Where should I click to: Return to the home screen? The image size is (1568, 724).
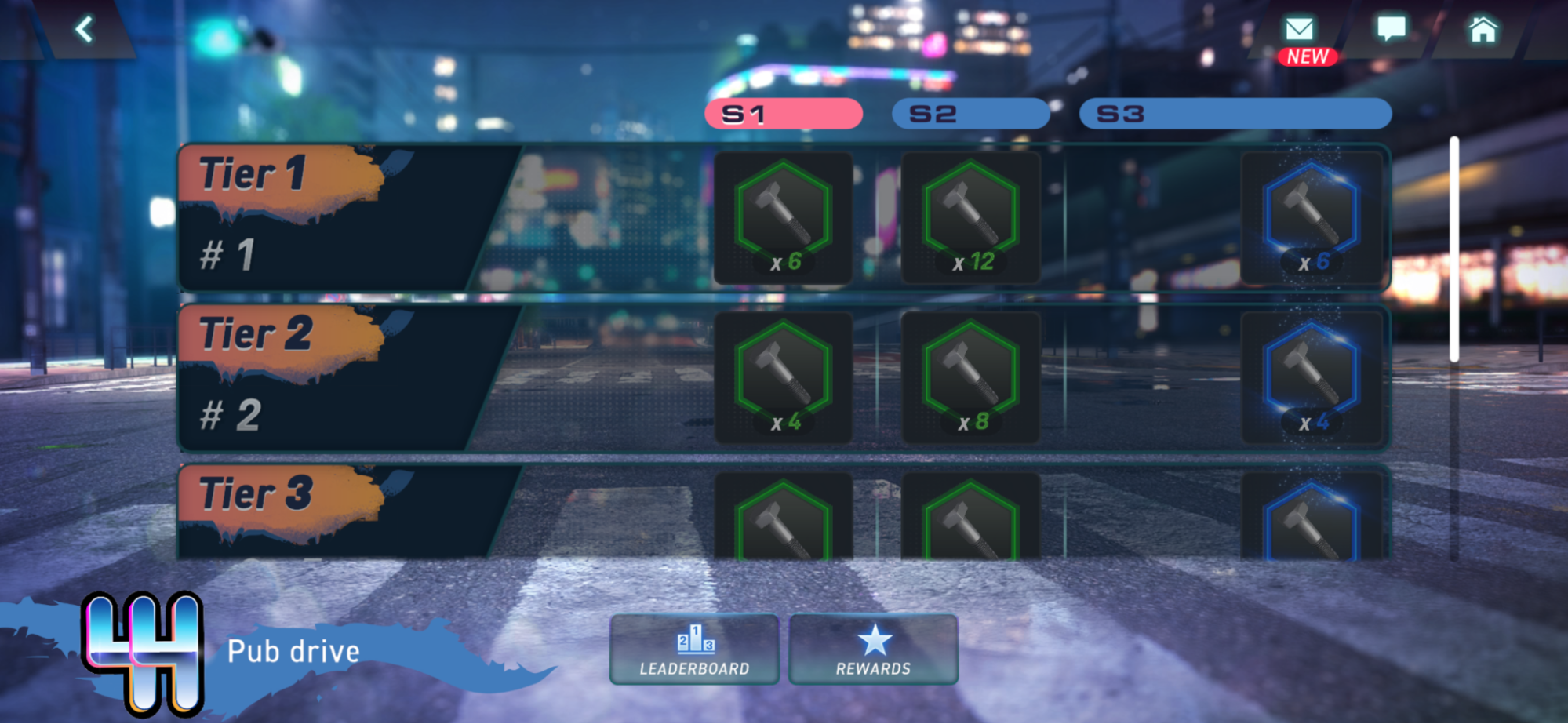click(x=1483, y=30)
